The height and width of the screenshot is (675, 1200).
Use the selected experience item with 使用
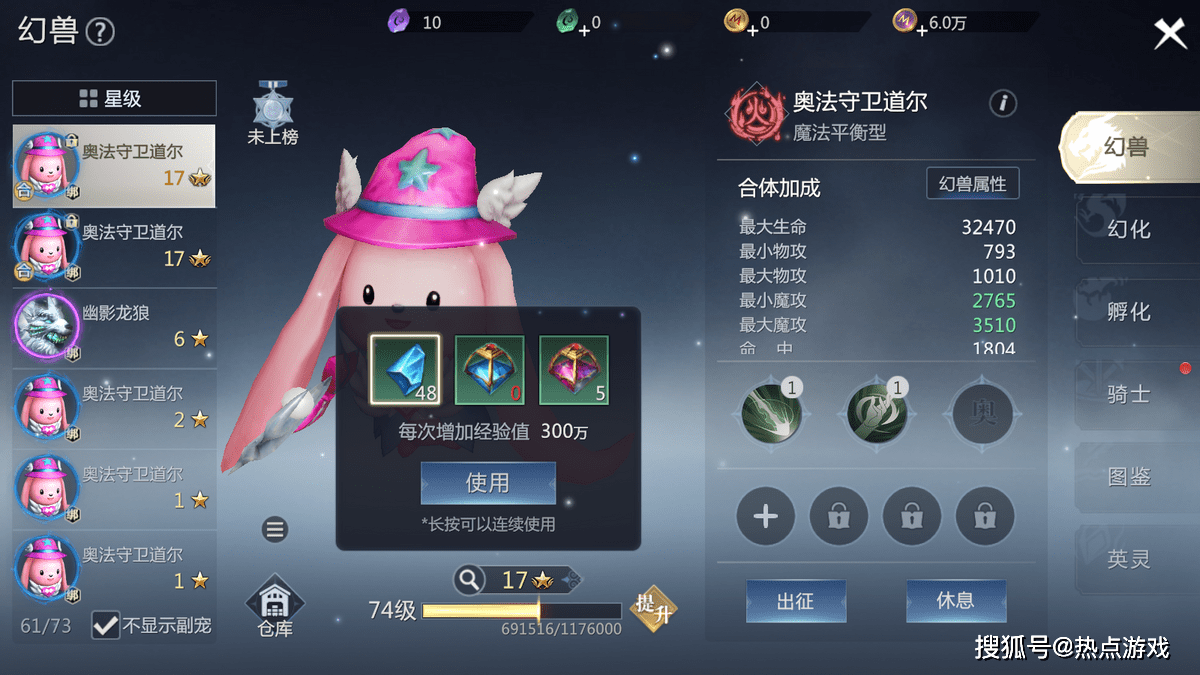[488, 483]
